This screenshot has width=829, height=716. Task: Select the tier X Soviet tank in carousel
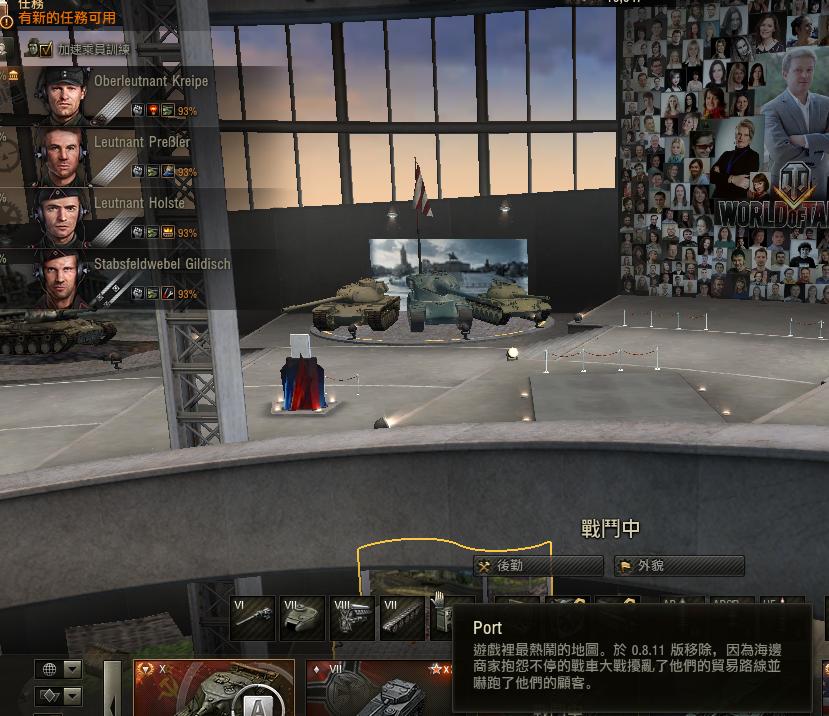(x=214, y=688)
